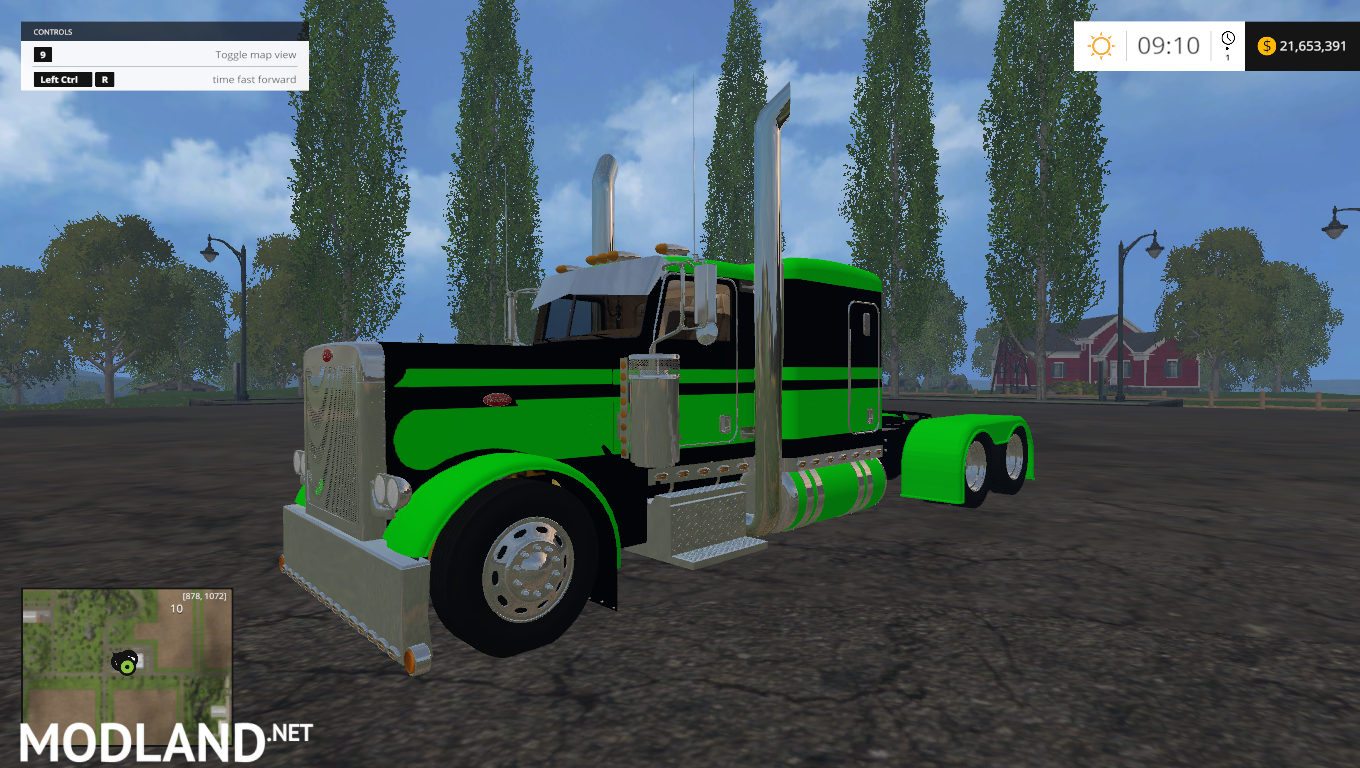This screenshot has height=768, width=1360.
Task: Click the 'Left Ctrl' key badge
Action: pyautogui.click(x=62, y=79)
